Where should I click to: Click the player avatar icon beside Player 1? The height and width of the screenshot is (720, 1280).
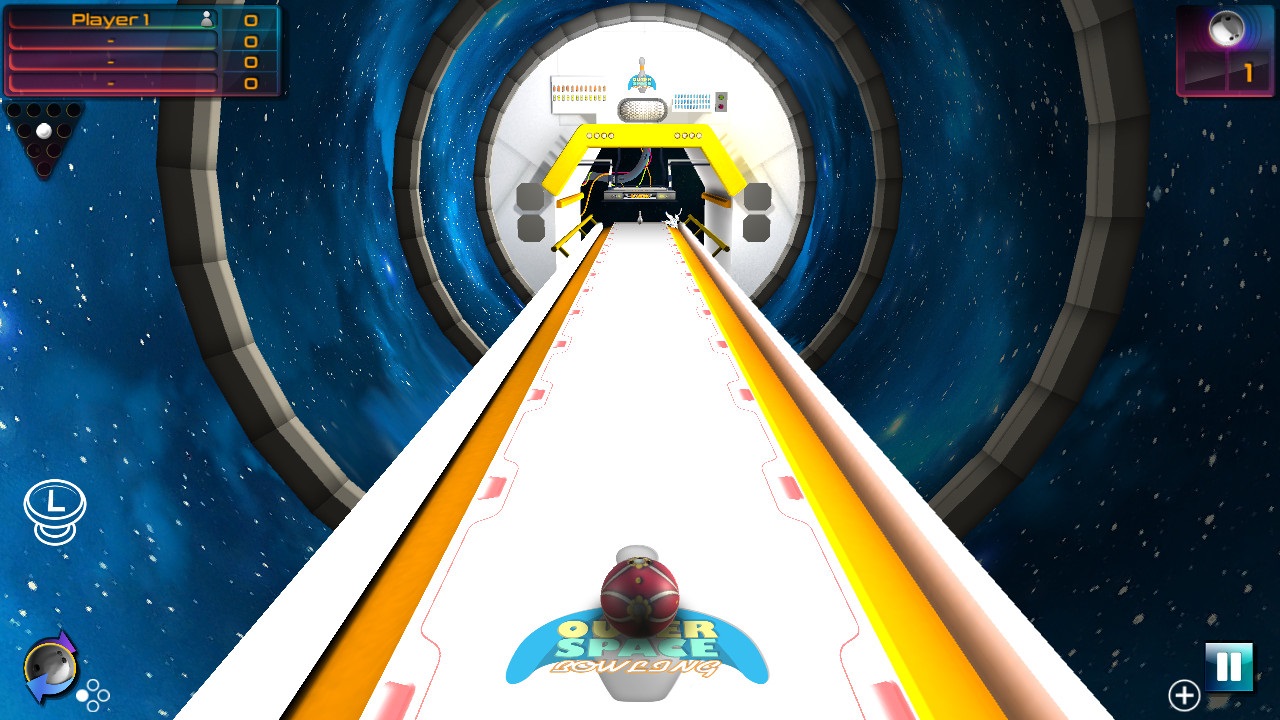[x=205, y=17]
